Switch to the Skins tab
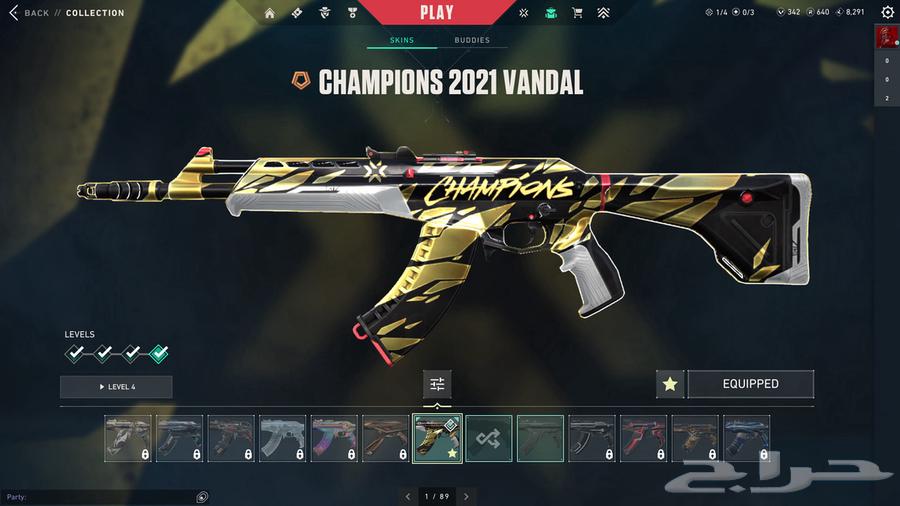The width and height of the screenshot is (900, 506). click(401, 41)
